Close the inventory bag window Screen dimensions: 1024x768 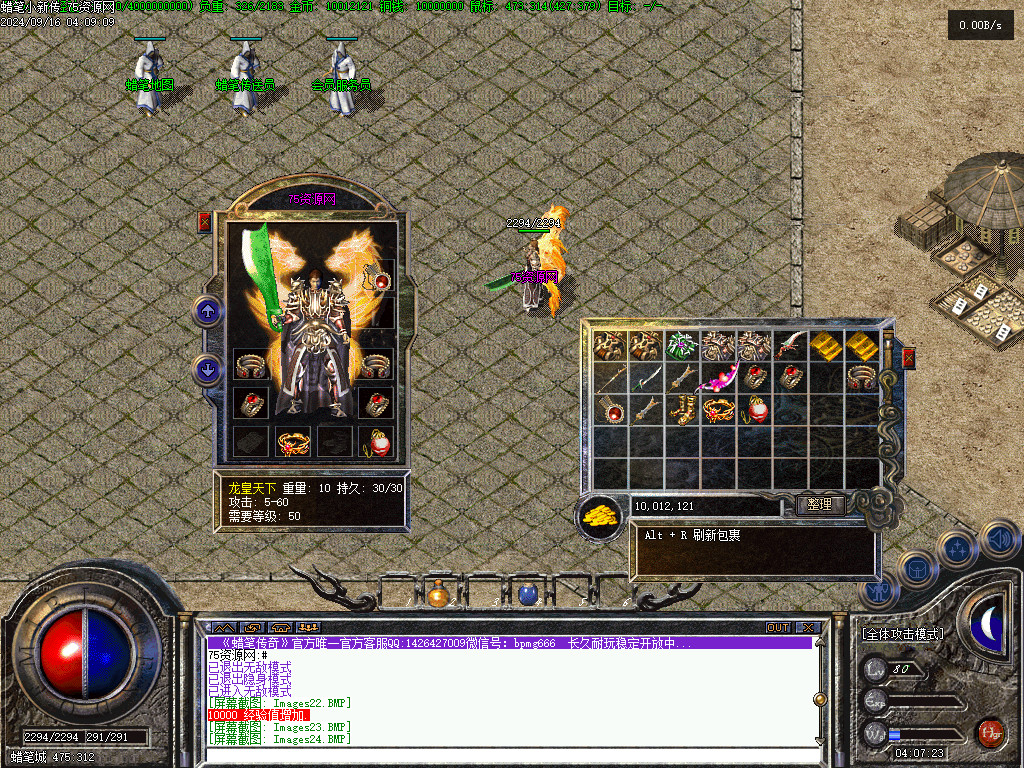pos(908,357)
